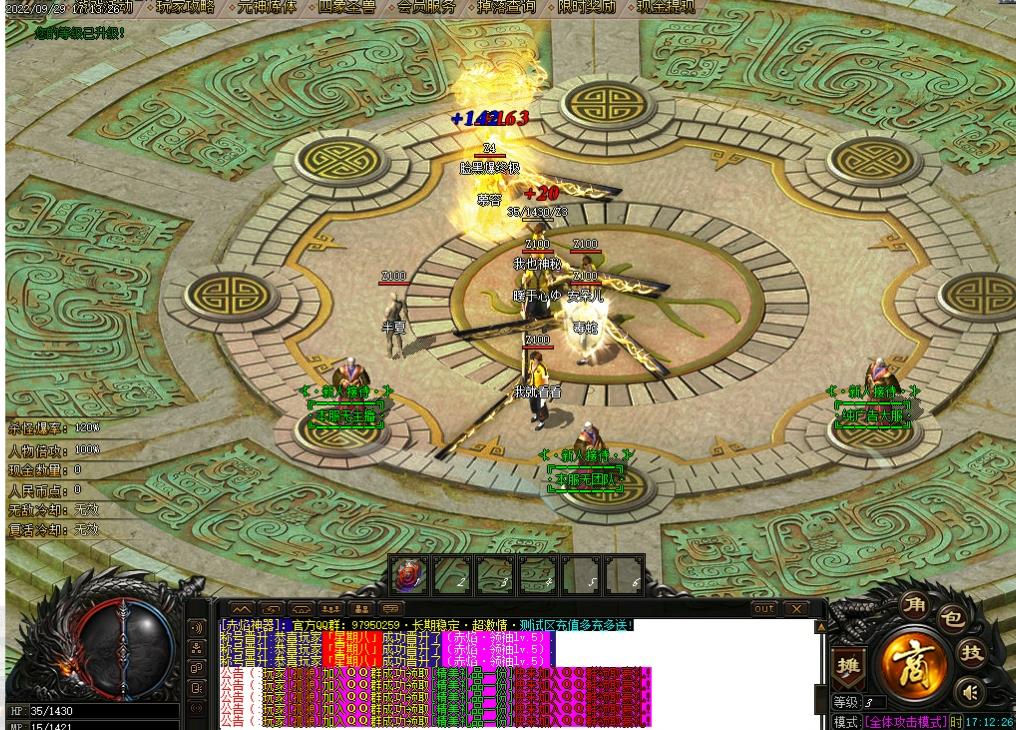This screenshot has height=730, width=1016.
Task: Click the OUT button on chat bar
Action: [764, 608]
